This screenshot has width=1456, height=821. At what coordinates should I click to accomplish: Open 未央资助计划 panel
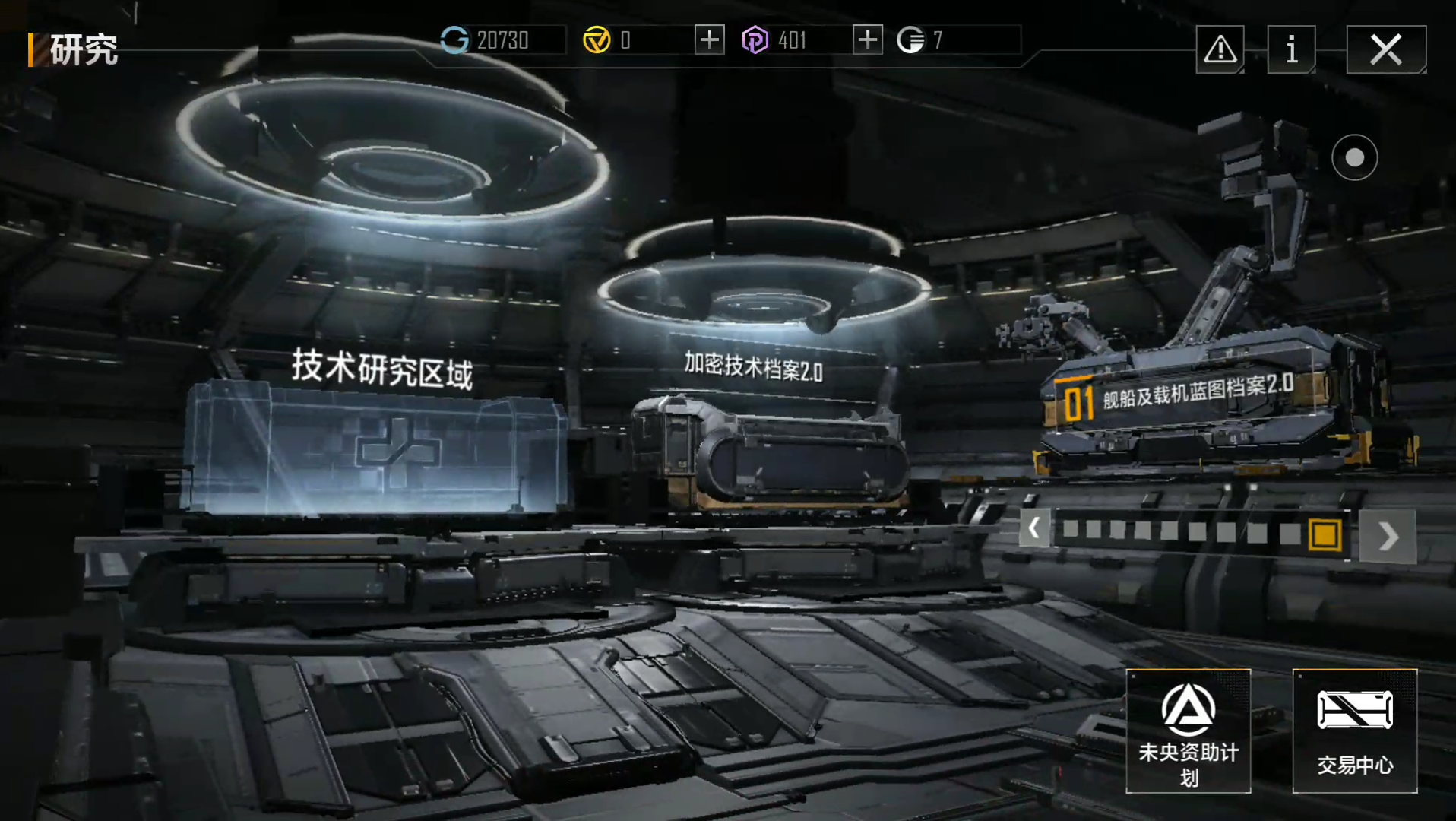click(x=1188, y=731)
